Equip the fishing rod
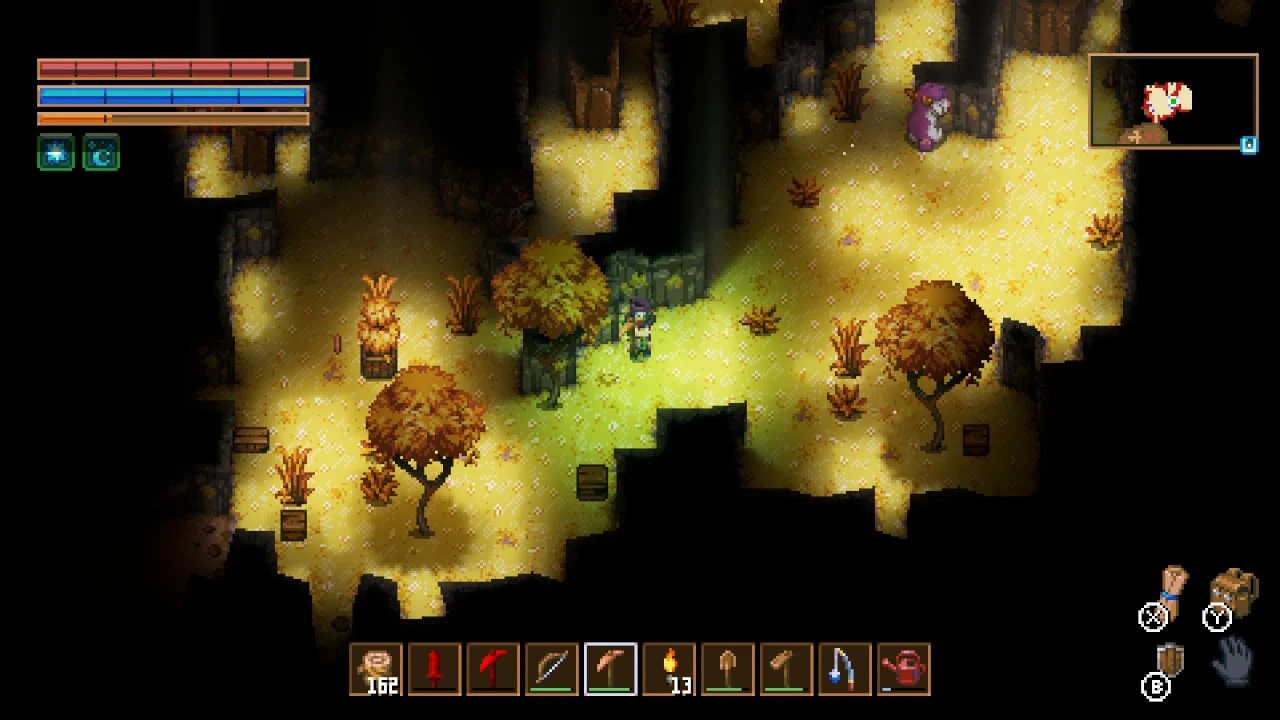The width and height of the screenshot is (1280, 720). tap(846, 669)
